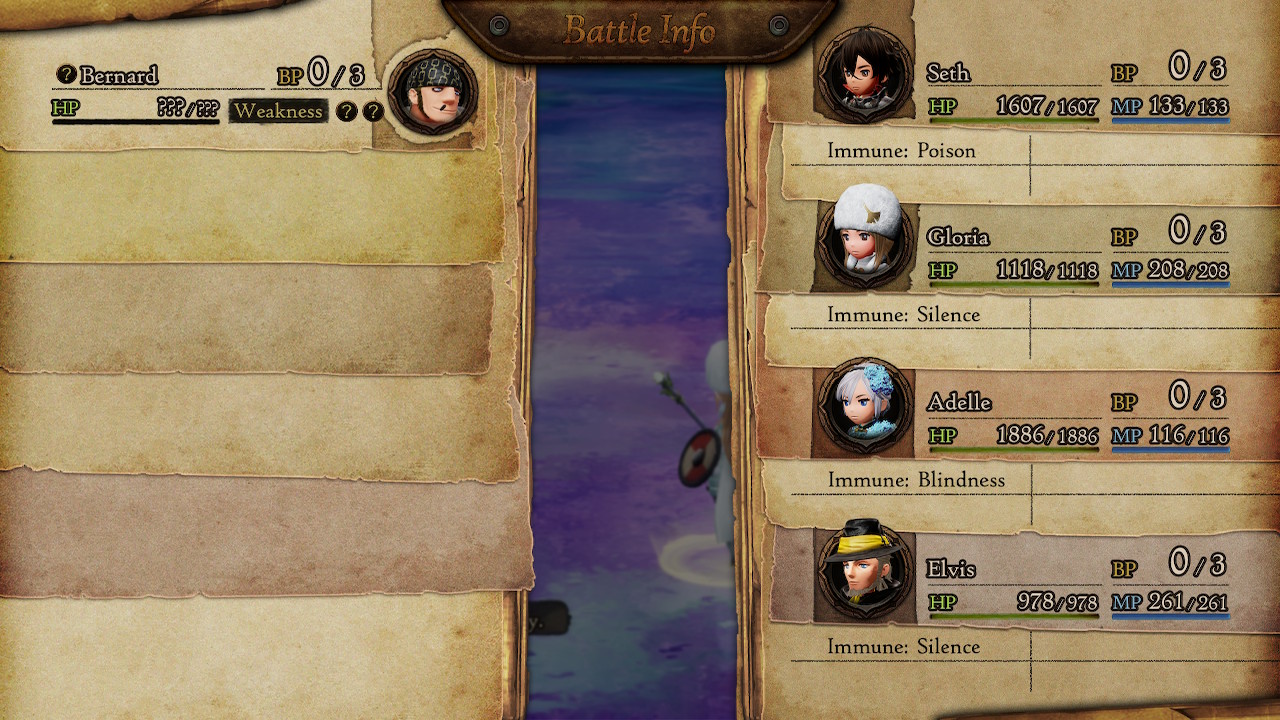Select Adelle's Immune: Blindness row
1280x720 pixels.
(915, 480)
